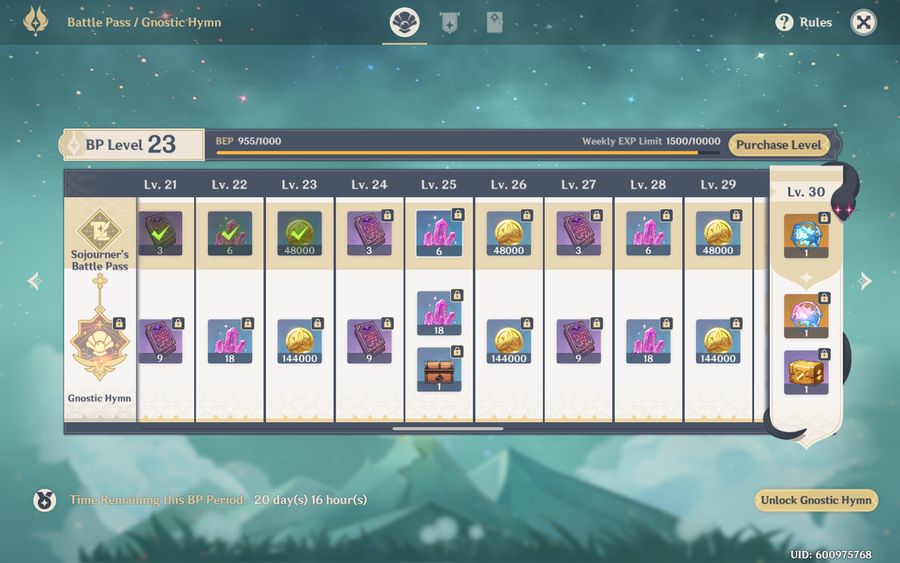Open the Rules help
Screen dimensions: 900x563
tap(804, 22)
